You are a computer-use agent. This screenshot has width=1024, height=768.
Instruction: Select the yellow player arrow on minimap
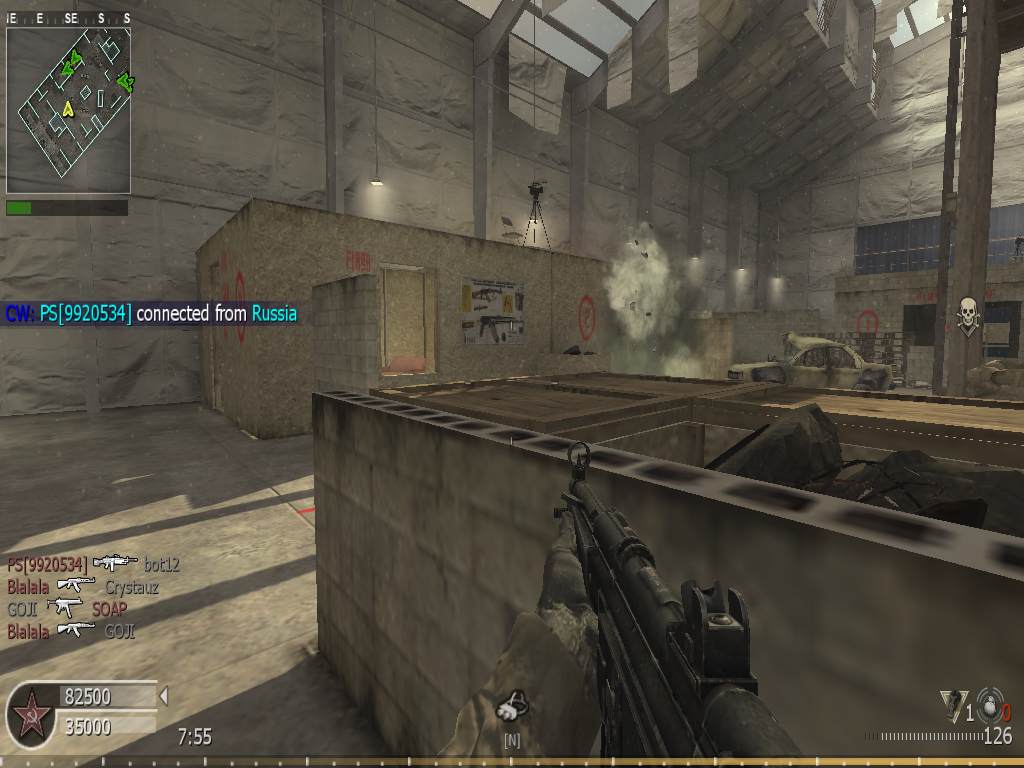coord(68,108)
